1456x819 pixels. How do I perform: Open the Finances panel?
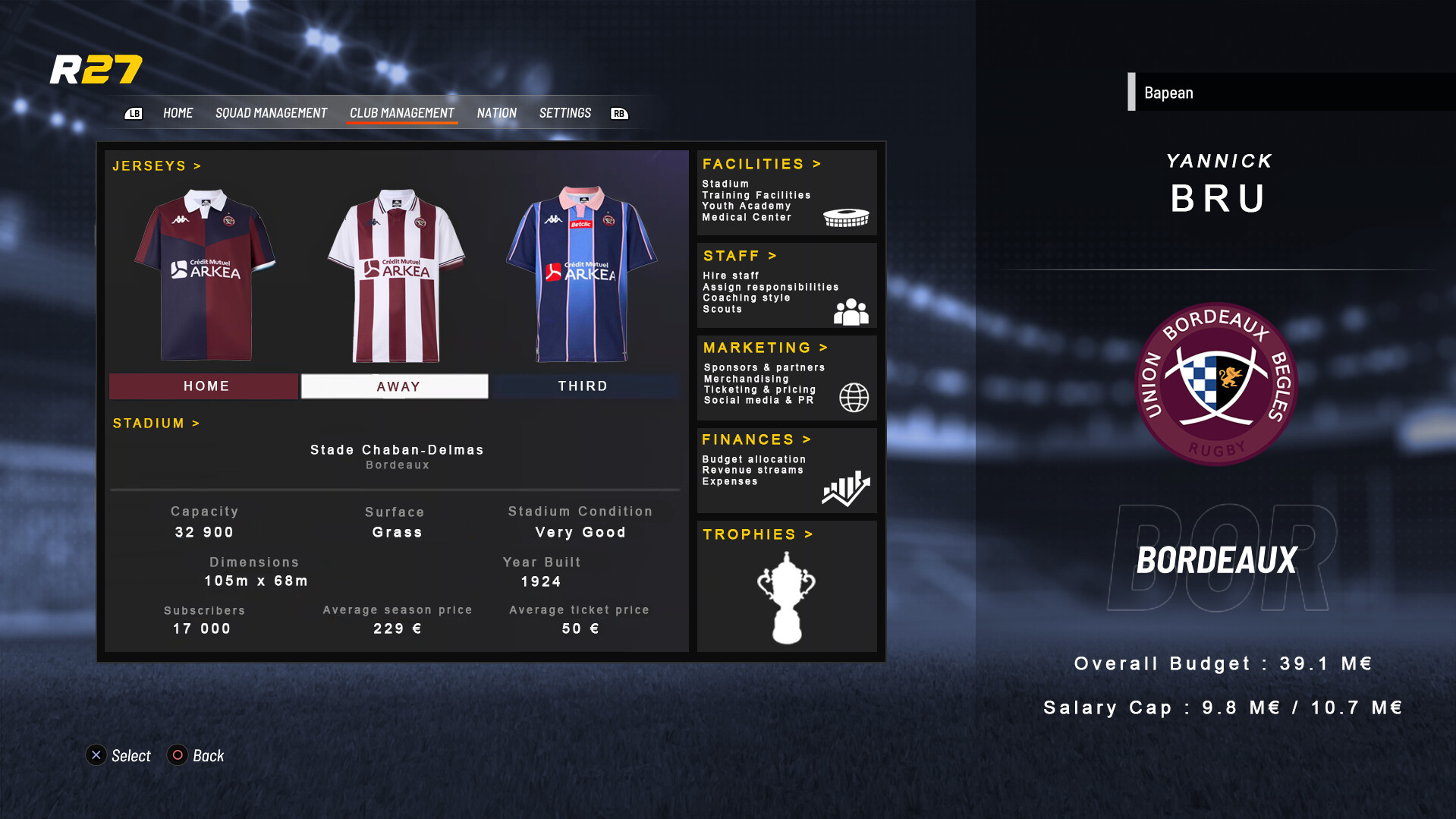[x=786, y=470]
